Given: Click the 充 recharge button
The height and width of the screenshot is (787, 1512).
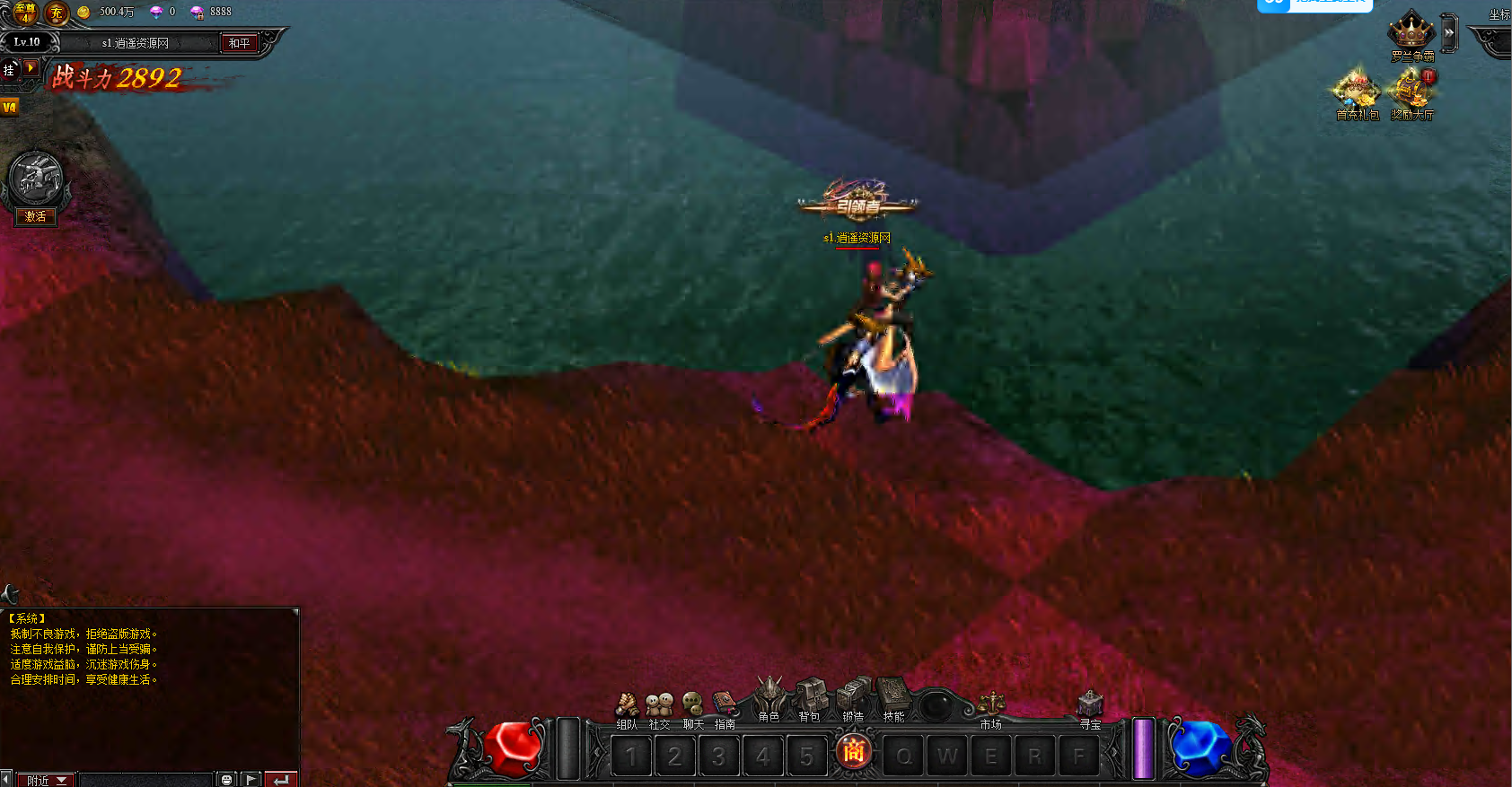Looking at the screenshot, I should (x=57, y=13).
